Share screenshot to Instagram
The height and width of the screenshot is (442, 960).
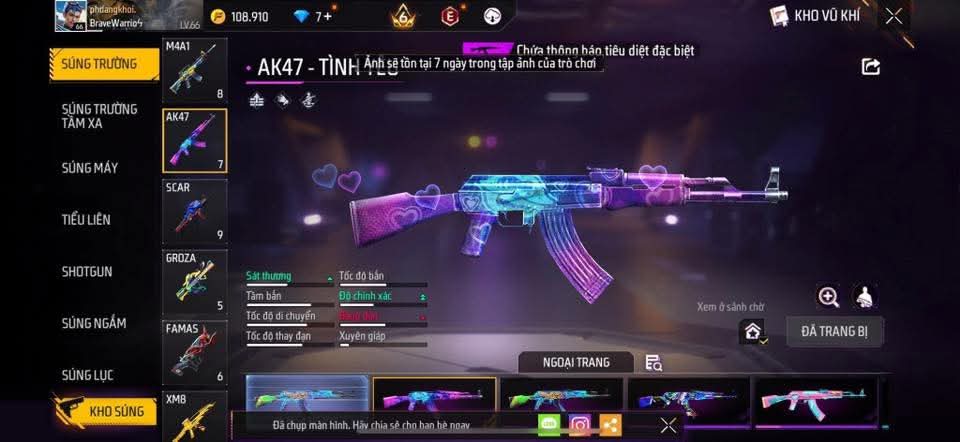580,425
